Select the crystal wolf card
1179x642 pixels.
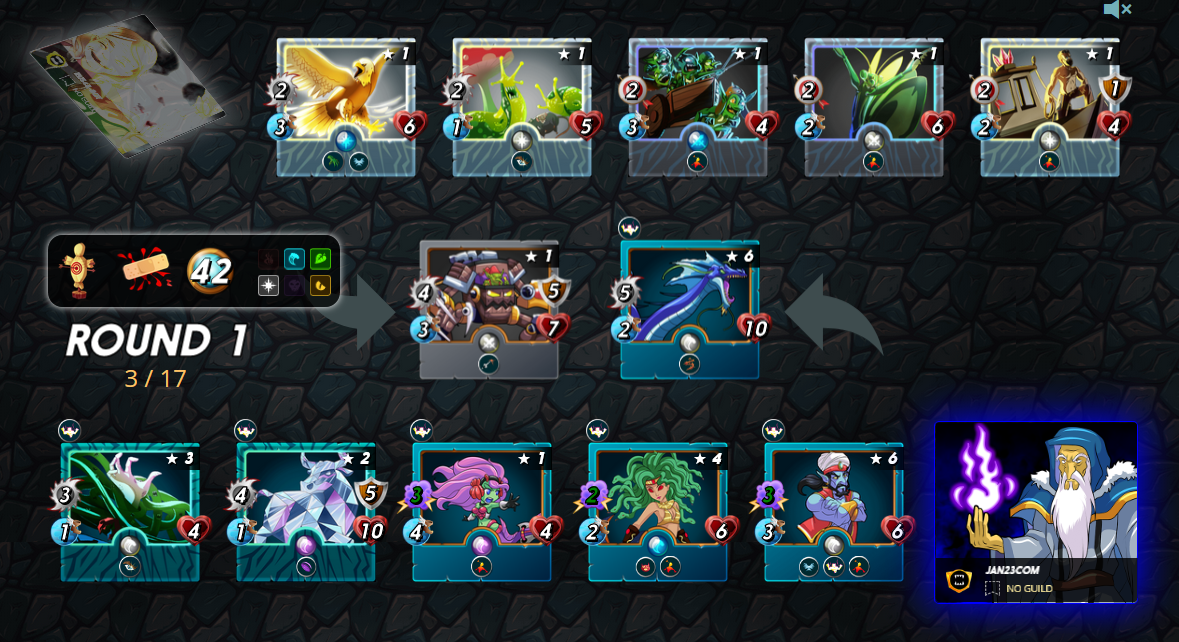point(306,510)
